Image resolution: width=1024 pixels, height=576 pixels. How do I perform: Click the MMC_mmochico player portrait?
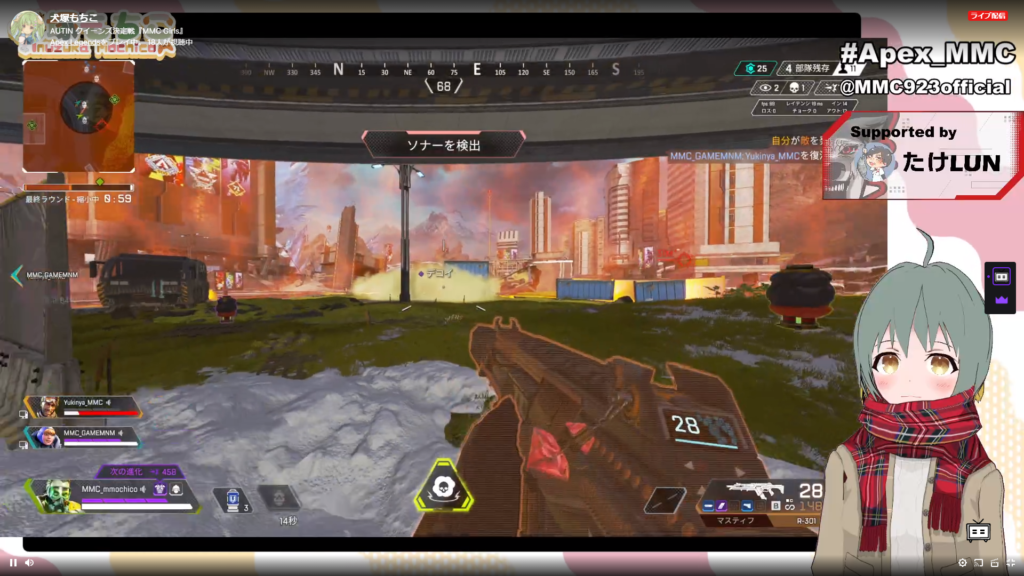pyautogui.click(x=55, y=495)
